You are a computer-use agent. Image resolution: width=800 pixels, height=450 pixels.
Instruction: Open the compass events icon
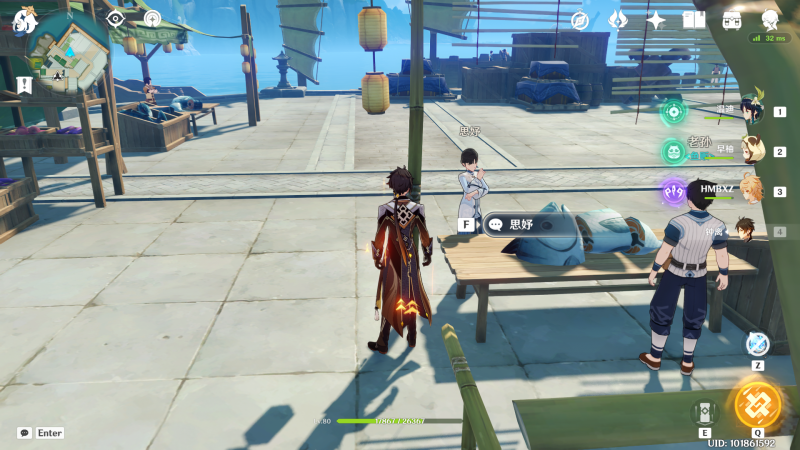[580, 20]
